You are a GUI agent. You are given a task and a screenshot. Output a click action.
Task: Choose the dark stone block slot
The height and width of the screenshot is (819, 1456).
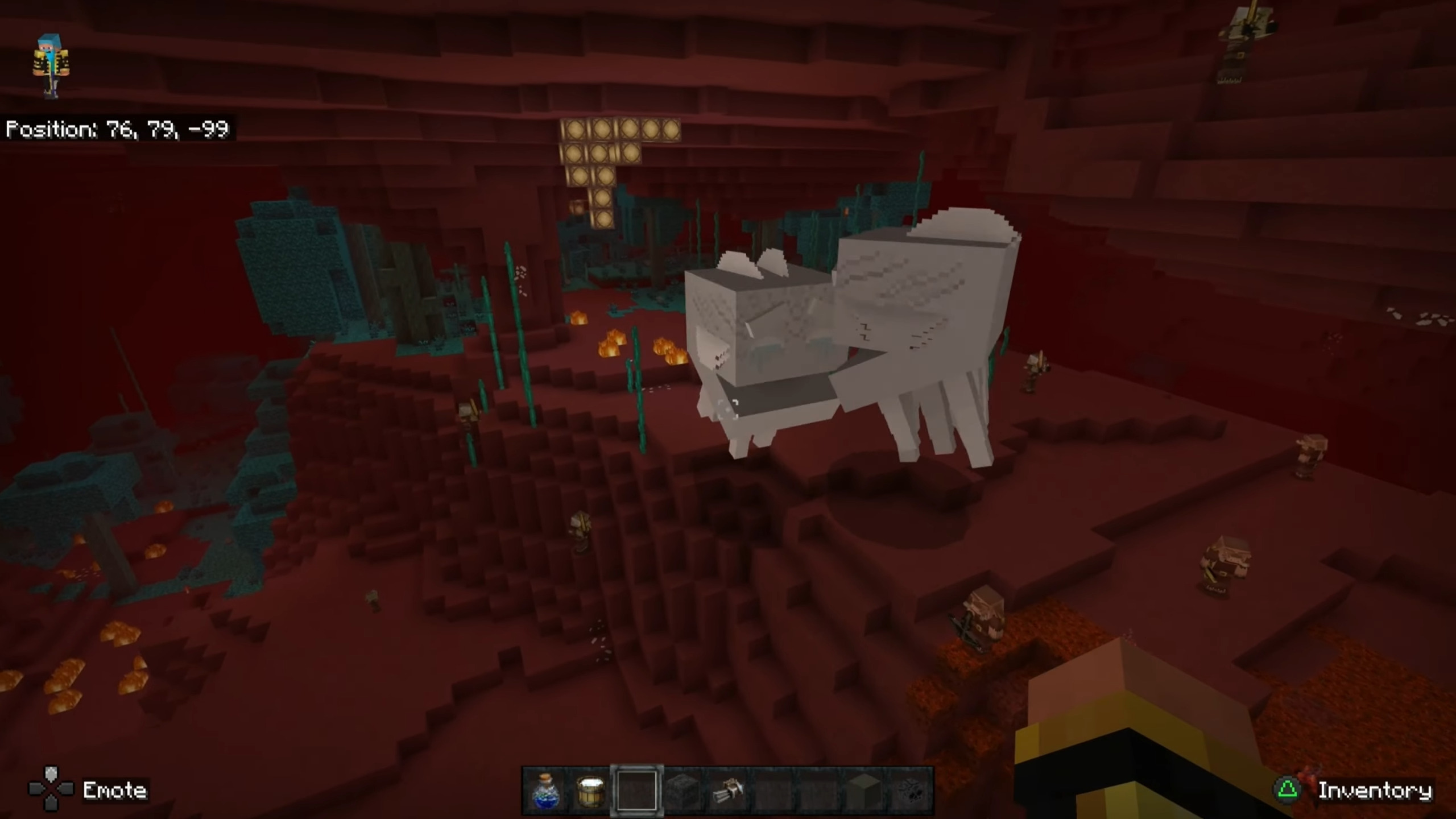pyautogui.click(x=682, y=791)
